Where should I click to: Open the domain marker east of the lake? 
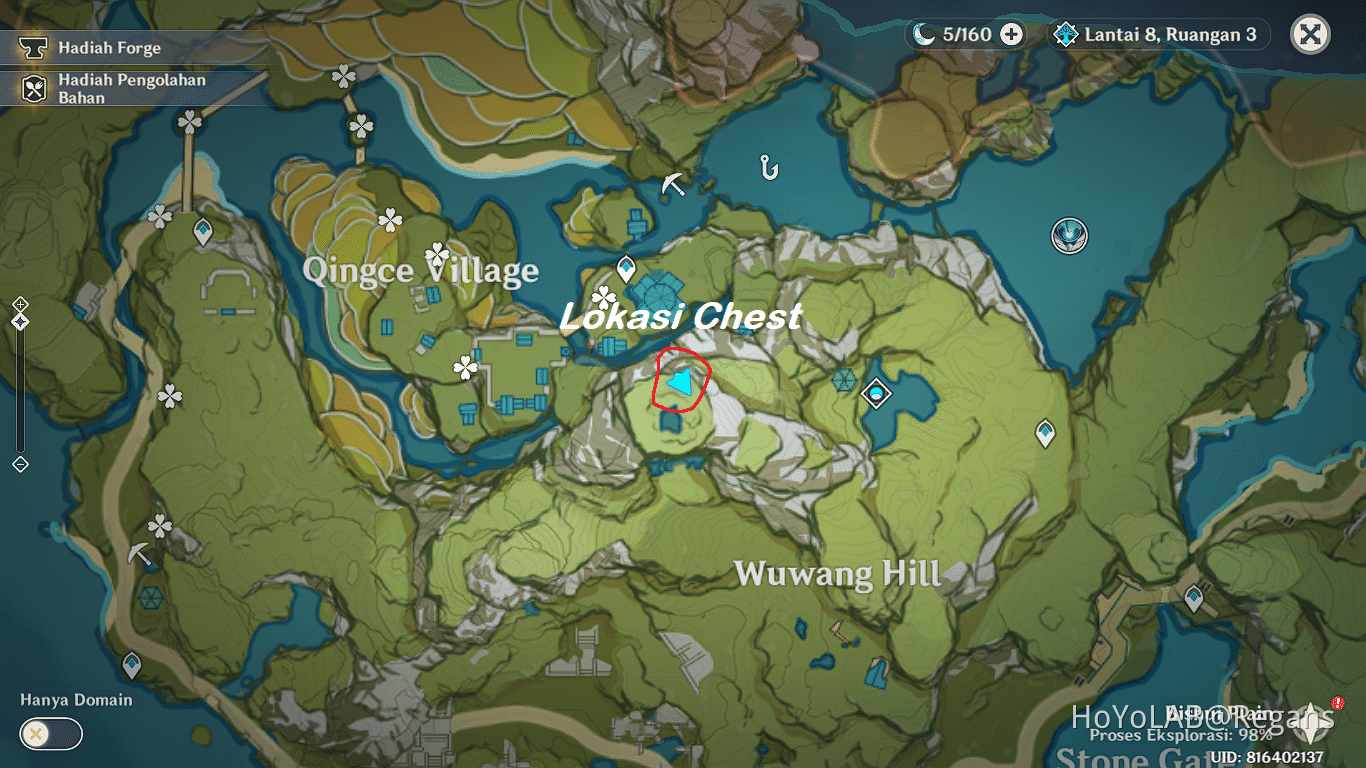875,393
